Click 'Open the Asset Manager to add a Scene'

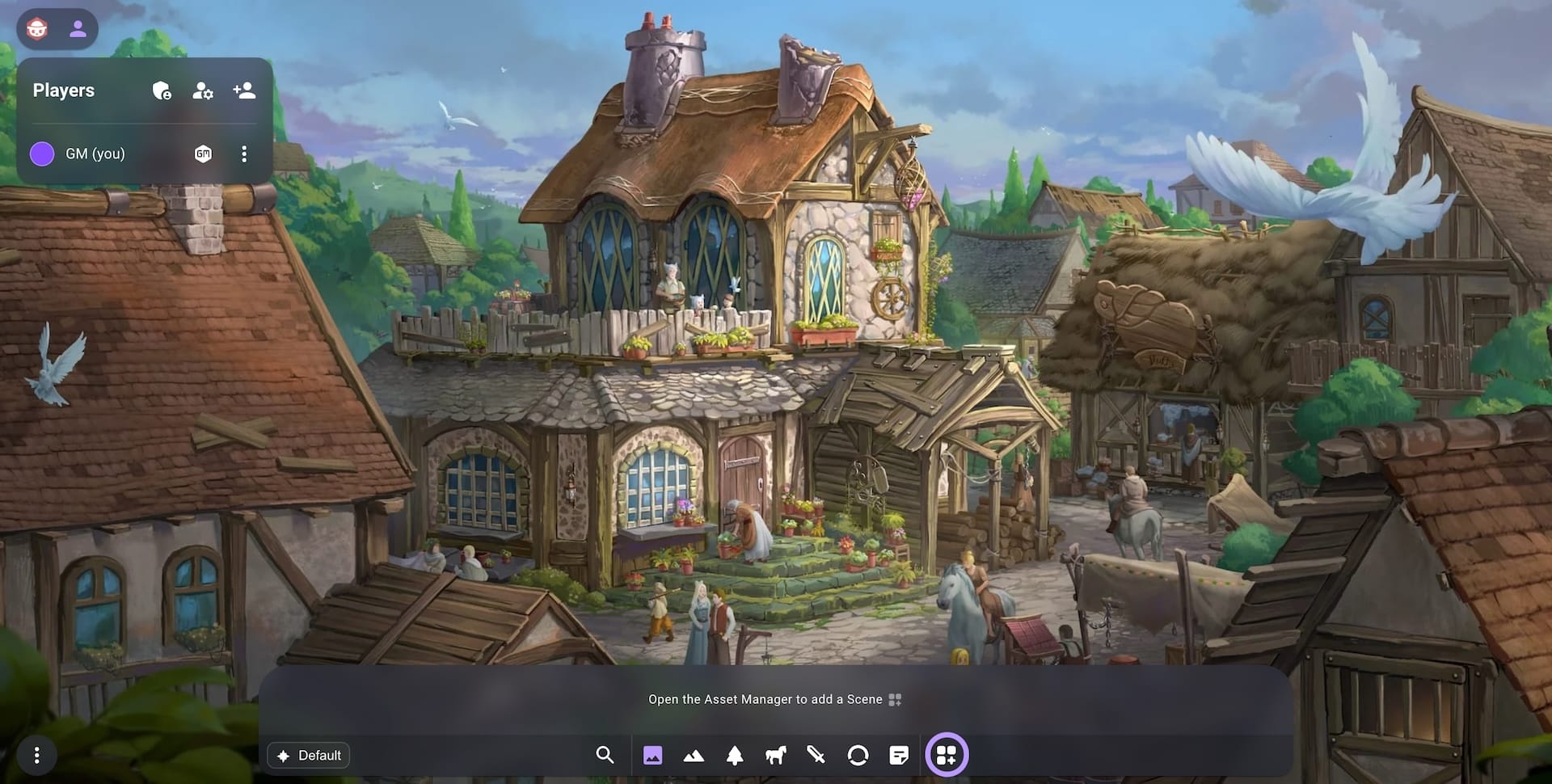coord(772,699)
